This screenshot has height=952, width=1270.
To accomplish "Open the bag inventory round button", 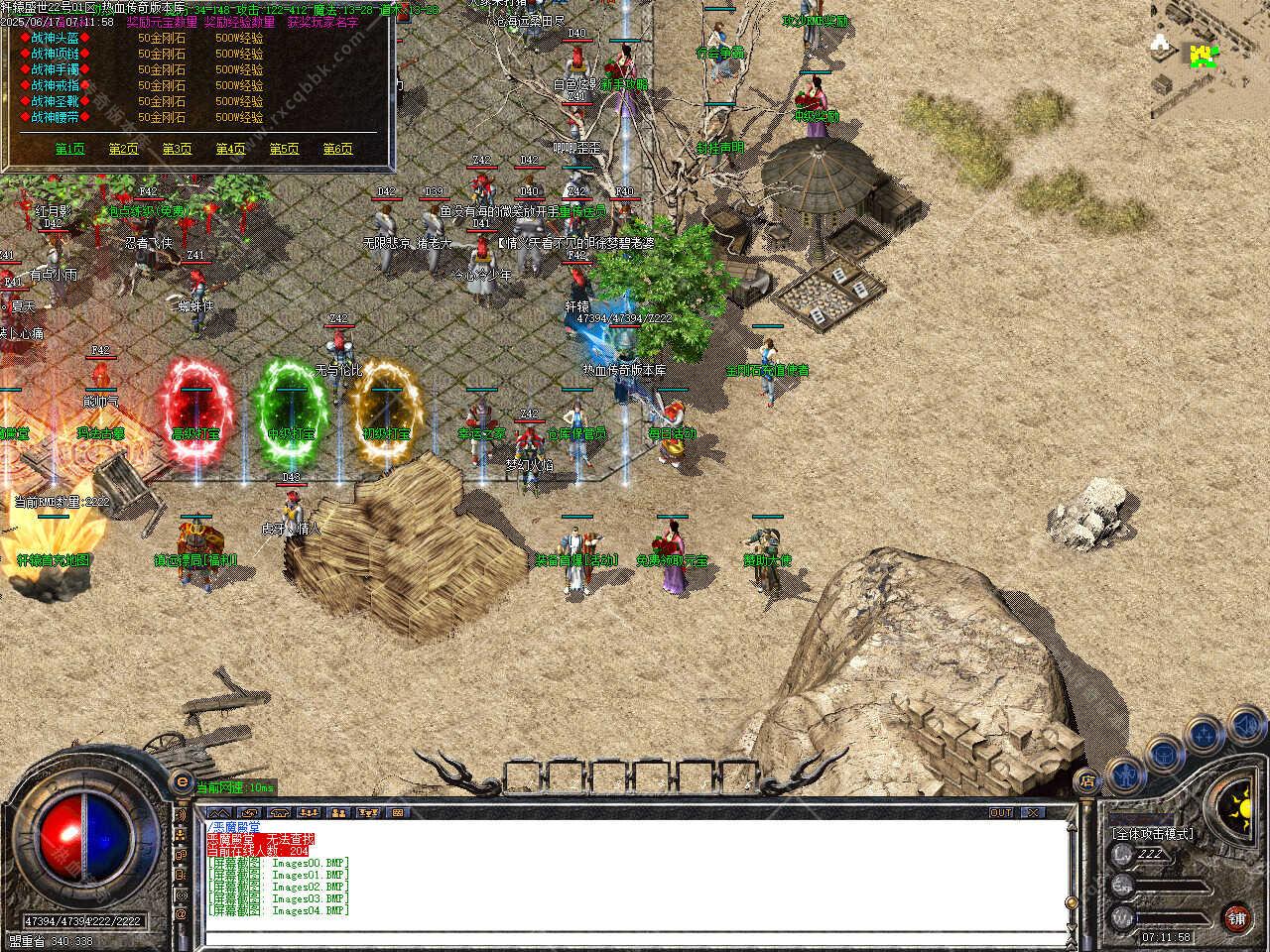I will click(1163, 756).
